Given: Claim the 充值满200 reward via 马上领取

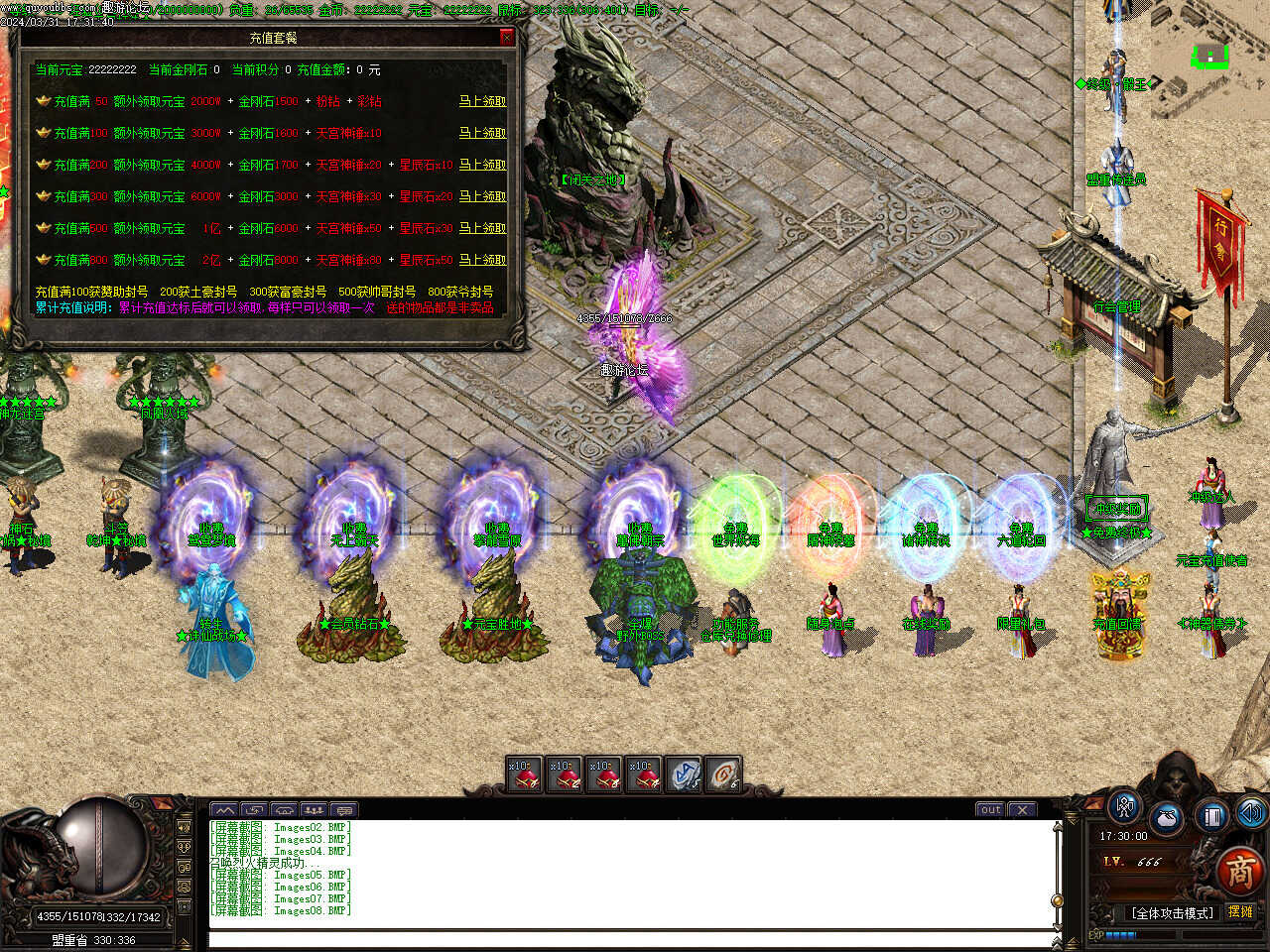Looking at the screenshot, I should click(x=482, y=165).
